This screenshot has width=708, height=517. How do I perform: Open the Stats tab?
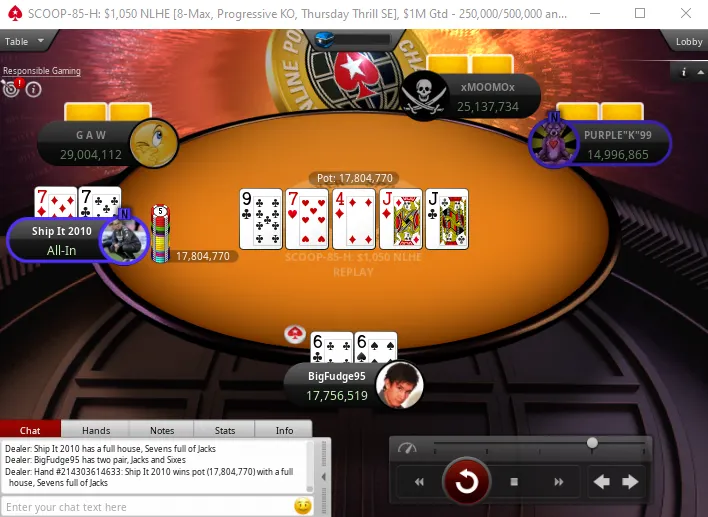(x=225, y=430)
